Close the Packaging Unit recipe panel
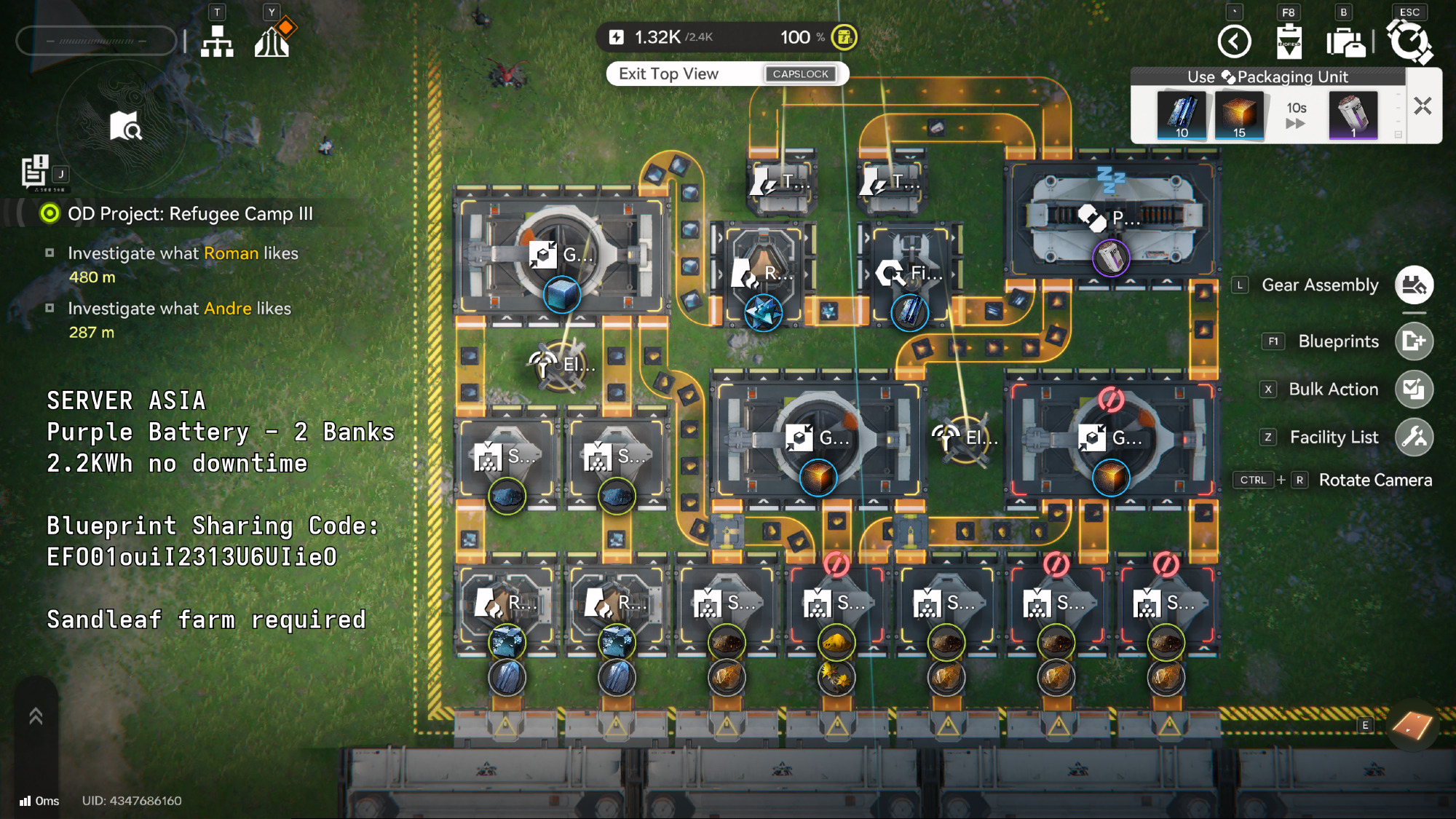Image resolution: width=1456 pixels, height=819 pixels. [x=1423, y=106]
